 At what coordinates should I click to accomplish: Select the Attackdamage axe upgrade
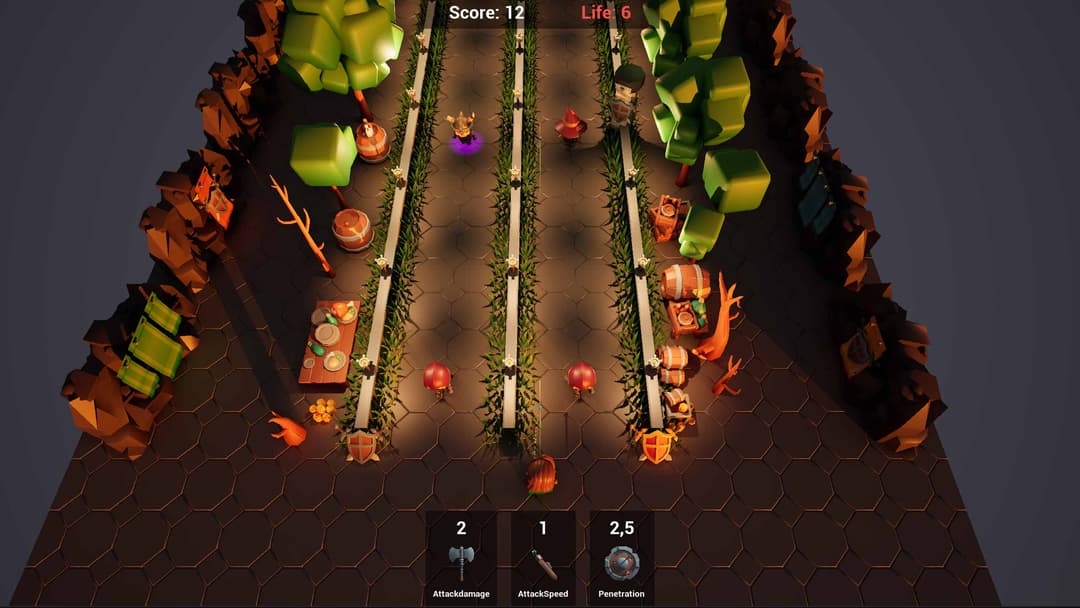coord(461,563)
